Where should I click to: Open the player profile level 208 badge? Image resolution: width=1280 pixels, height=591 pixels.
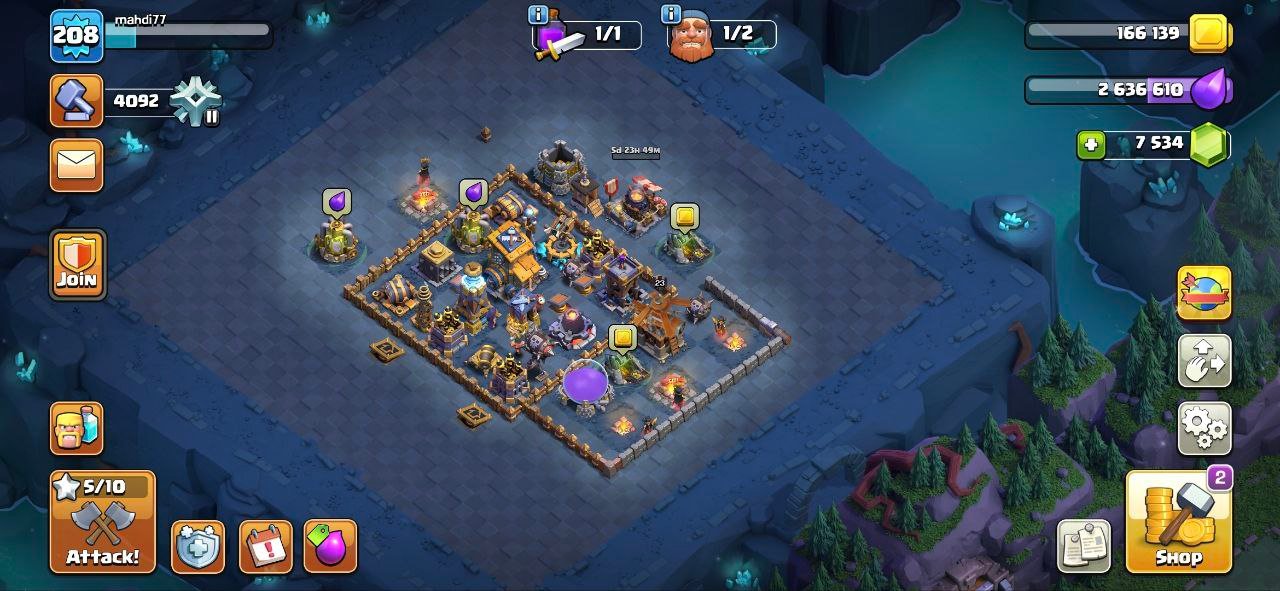77,36
